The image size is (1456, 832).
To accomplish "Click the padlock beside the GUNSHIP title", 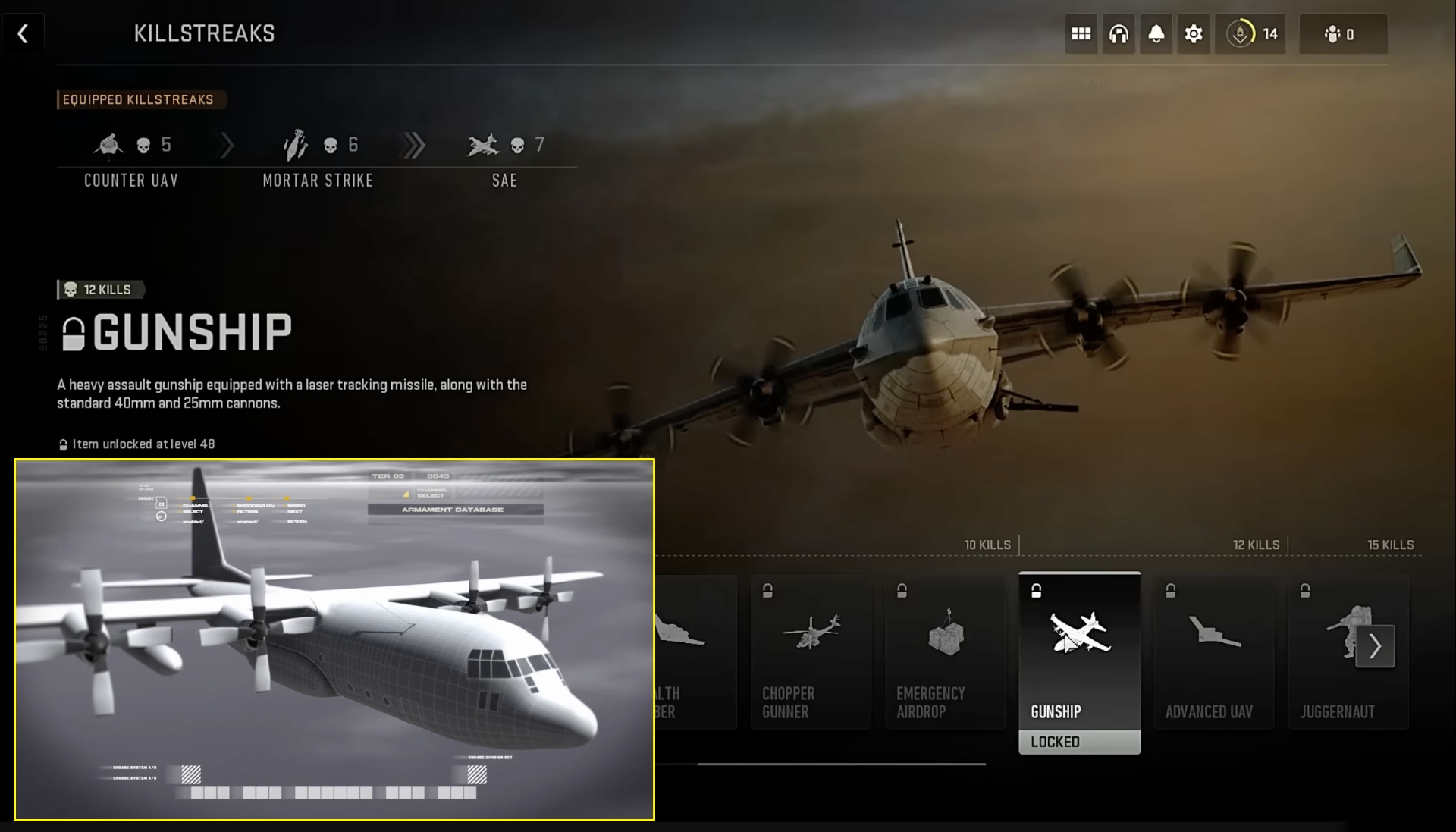I will tap(72, 331).
